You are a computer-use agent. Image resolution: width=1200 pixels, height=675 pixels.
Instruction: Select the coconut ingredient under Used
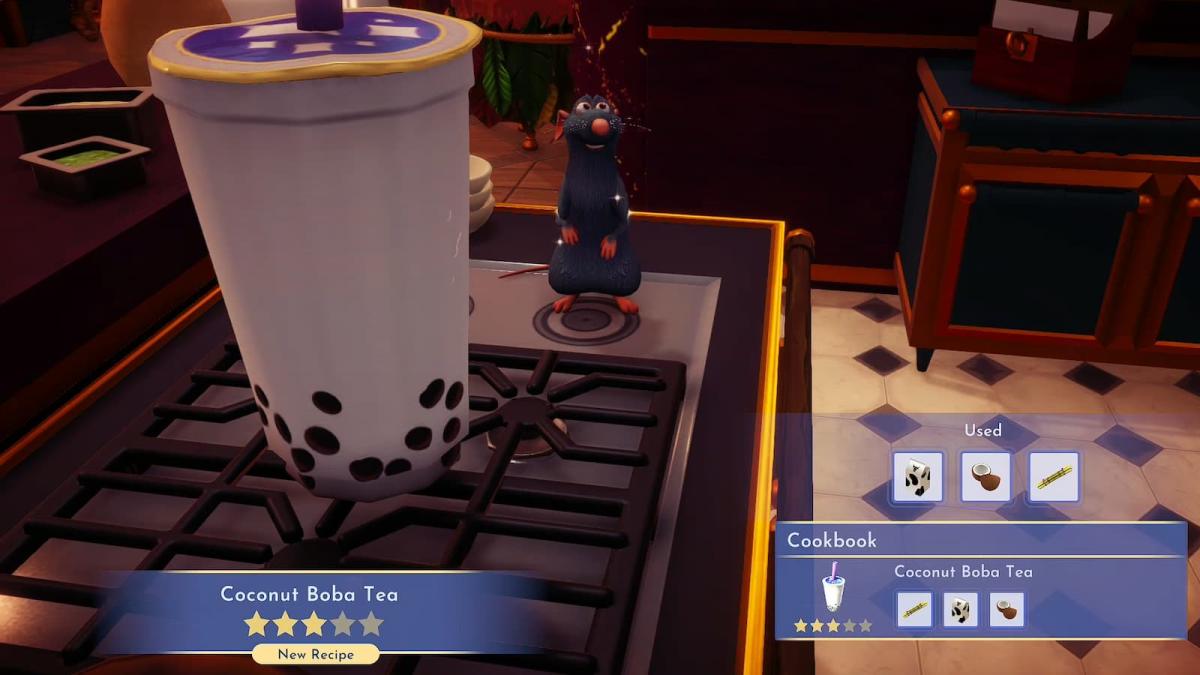(x=985, y=476)
